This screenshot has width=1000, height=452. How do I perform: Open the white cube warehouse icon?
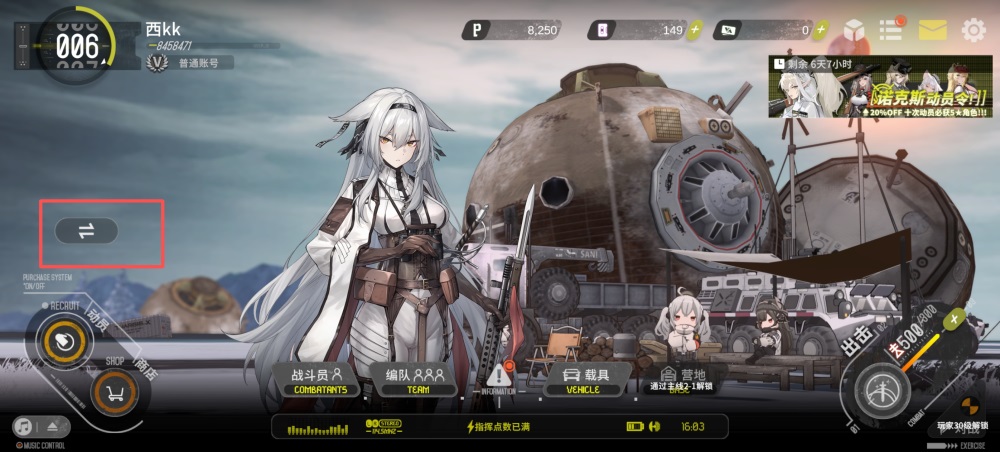pos(854,30)
